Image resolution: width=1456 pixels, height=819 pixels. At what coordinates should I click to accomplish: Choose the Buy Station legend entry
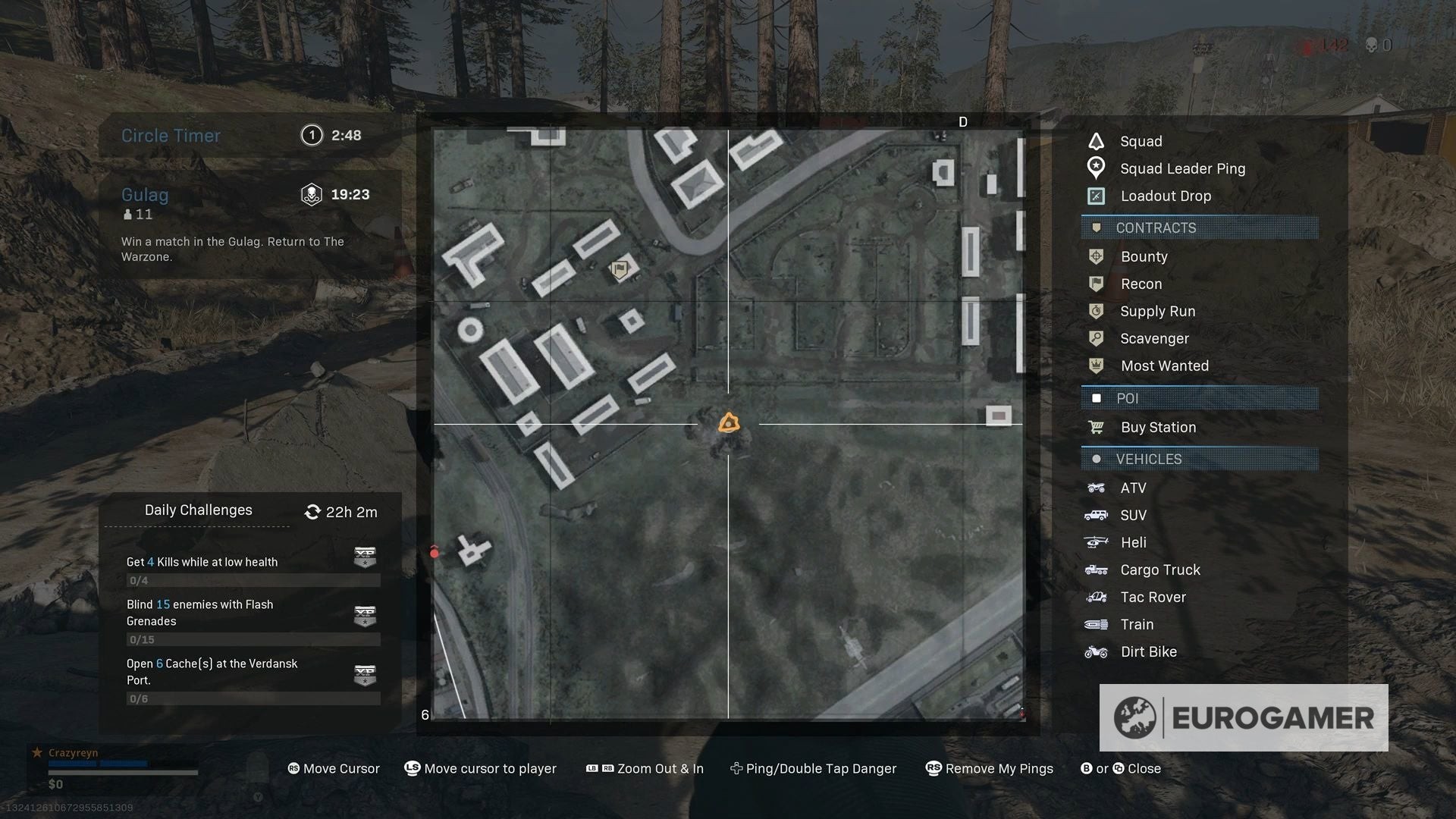coord(1158,427)
